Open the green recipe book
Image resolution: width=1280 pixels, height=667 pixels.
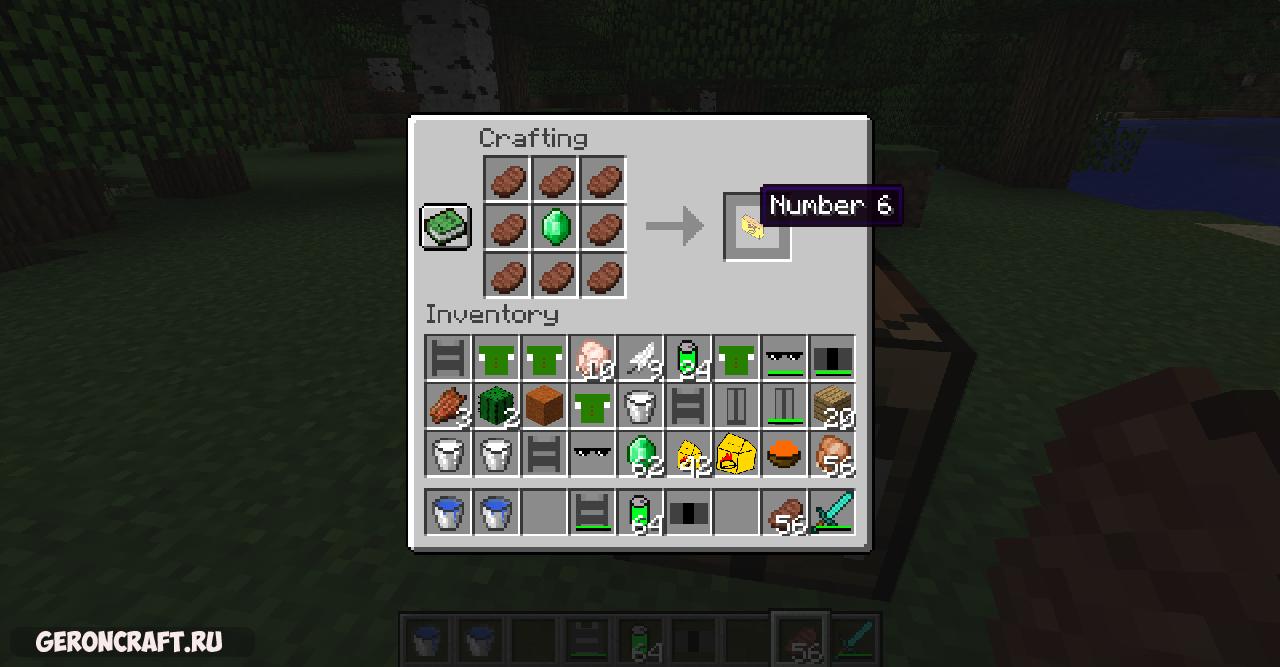(x=444, y=227)
